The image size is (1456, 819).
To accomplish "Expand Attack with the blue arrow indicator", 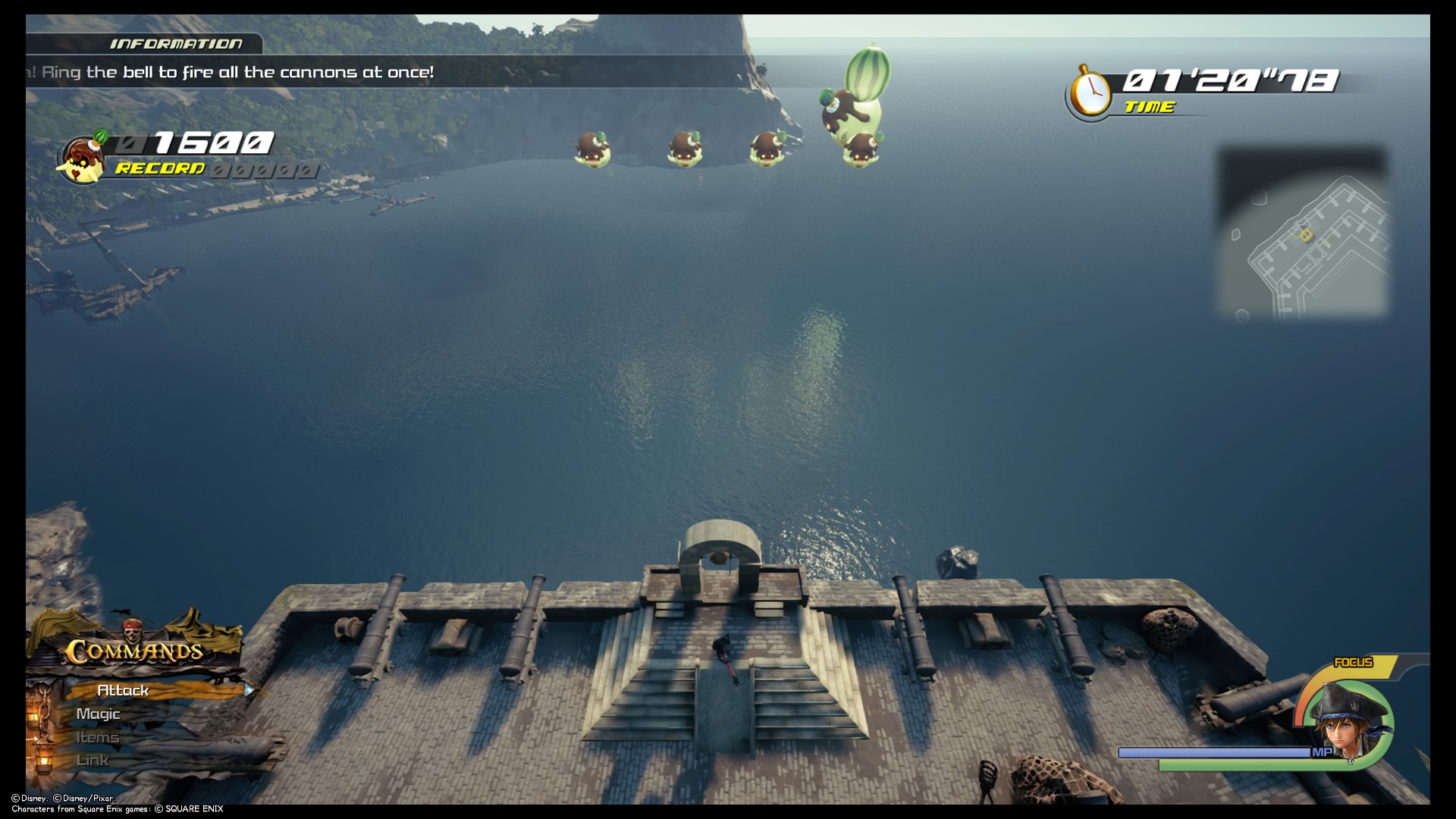I will tap(249, 690).
